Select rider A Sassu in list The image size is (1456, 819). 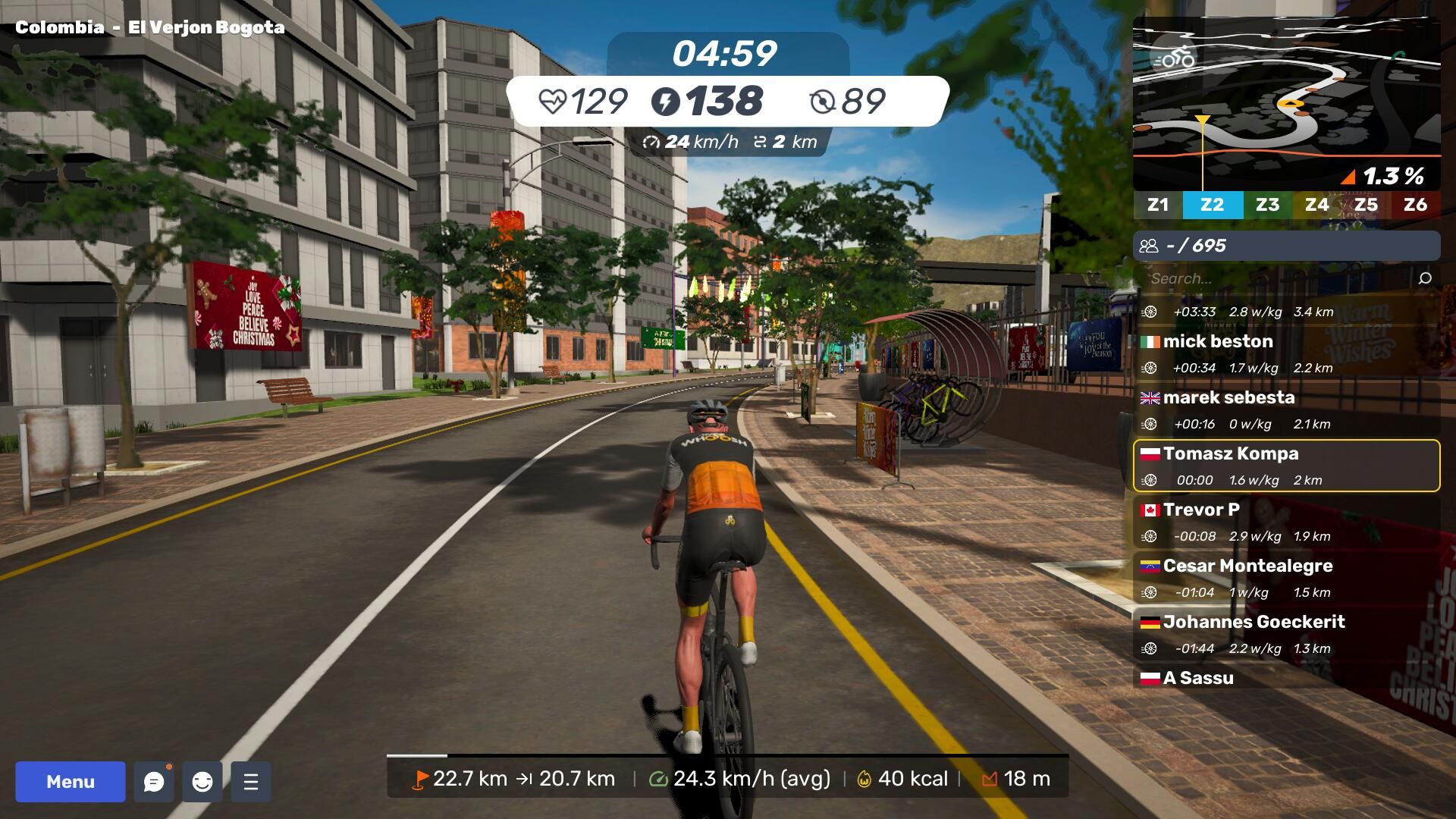(1286, 678)
